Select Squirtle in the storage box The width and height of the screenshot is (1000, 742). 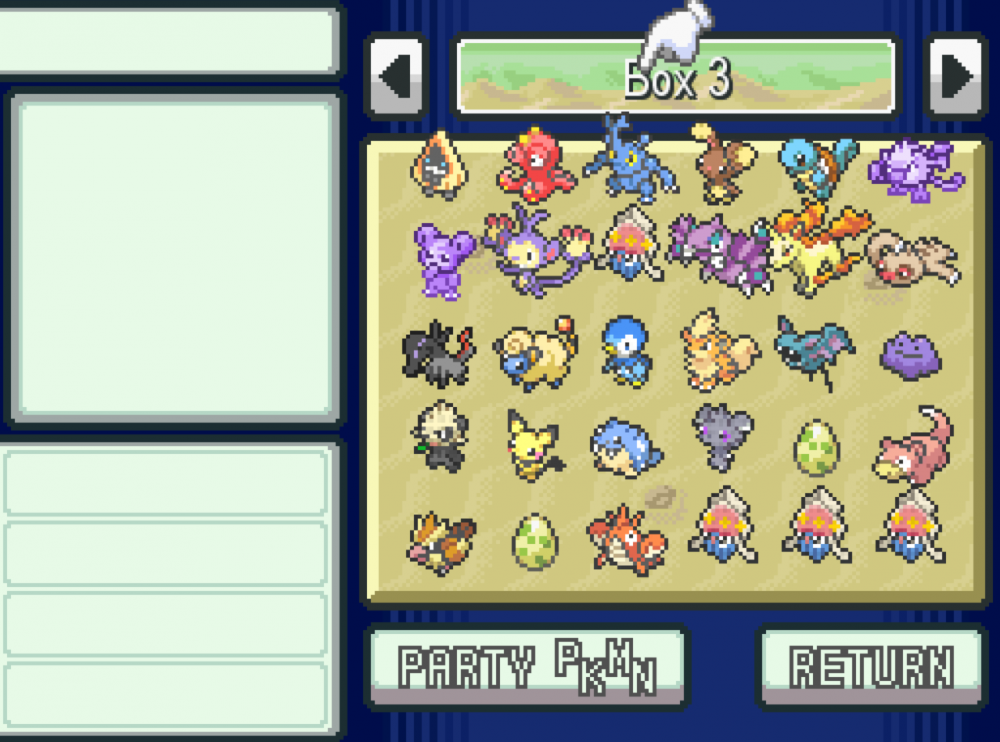point(817,165)
